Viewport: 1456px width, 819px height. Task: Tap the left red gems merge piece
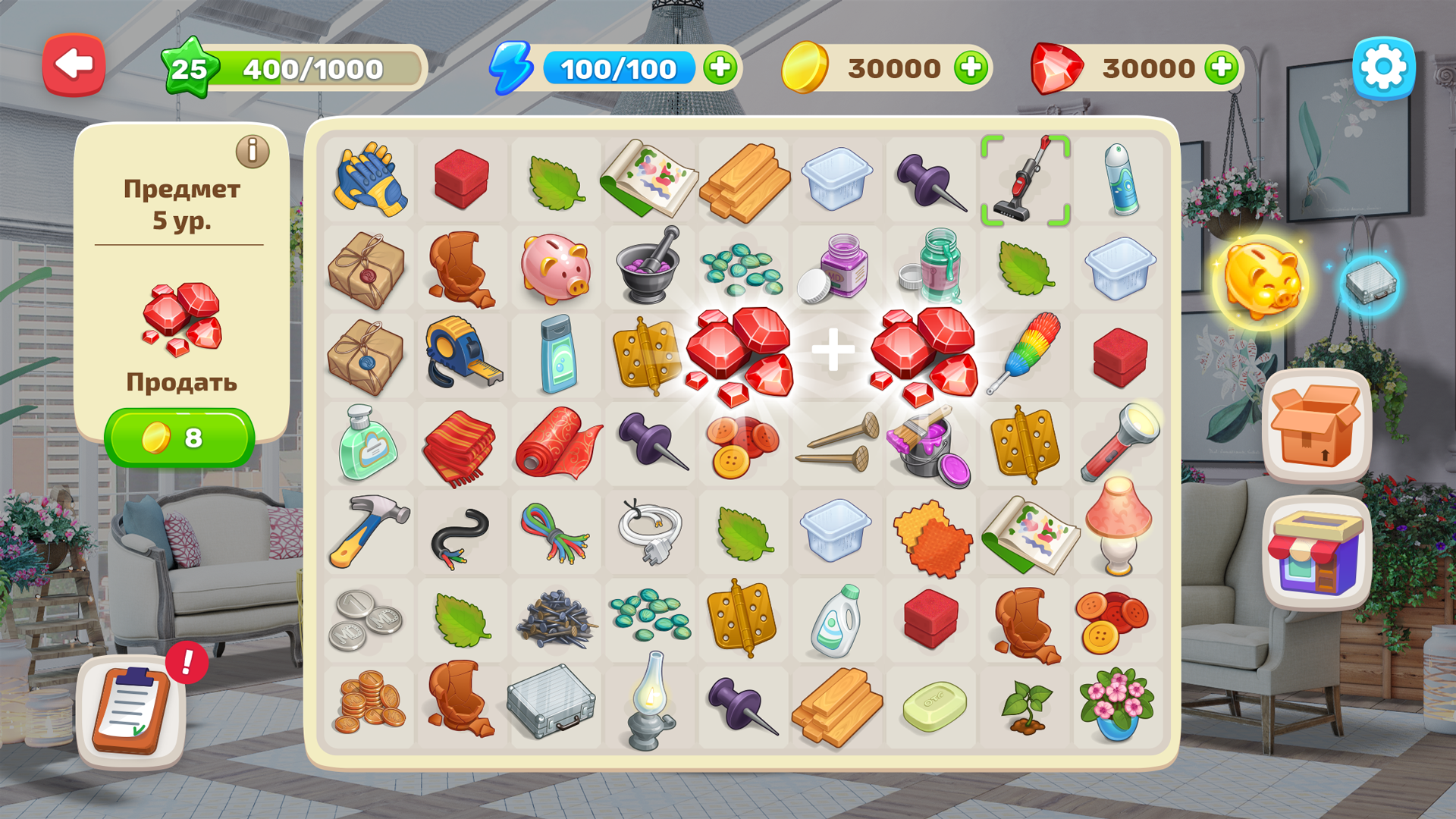pos(739,353)
